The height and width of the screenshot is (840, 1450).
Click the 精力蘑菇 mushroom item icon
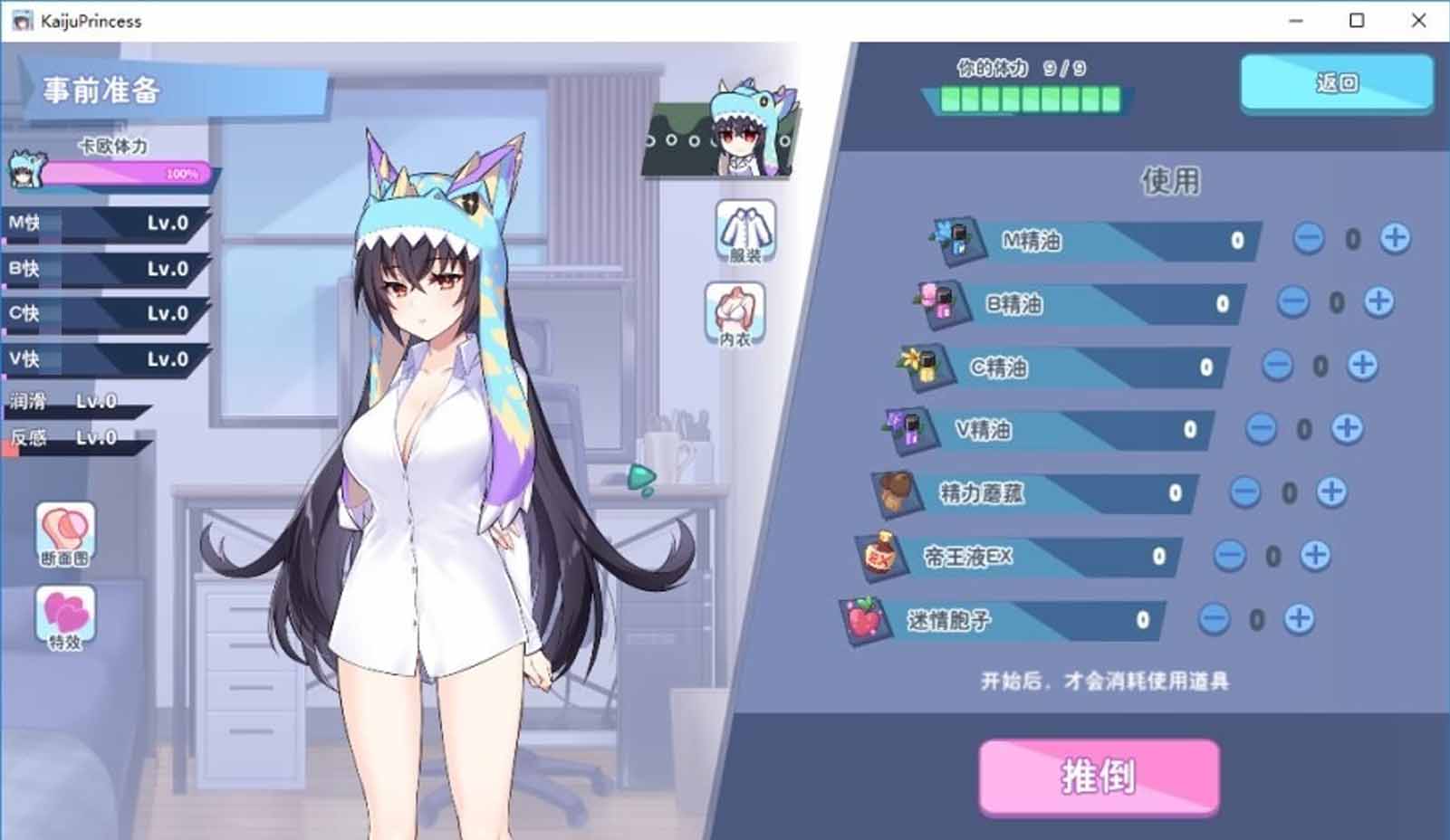tap(897, 492)
